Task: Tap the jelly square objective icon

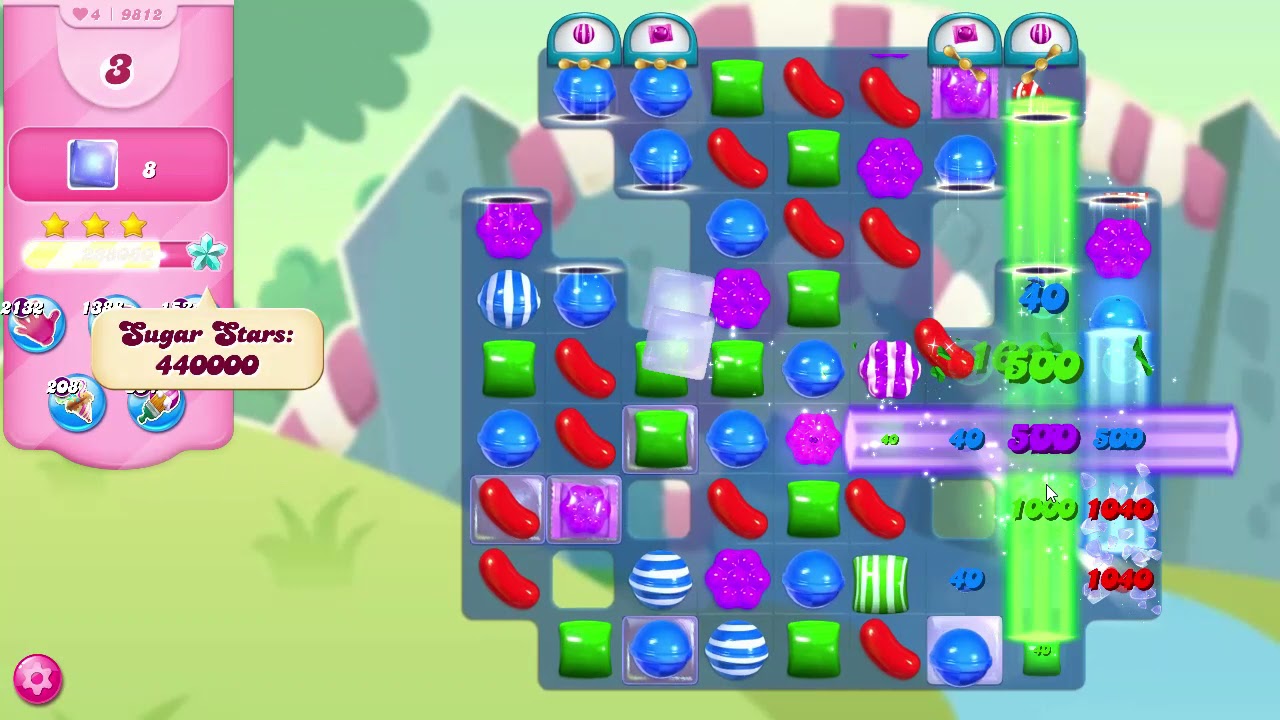Action: tap(94, 163)
